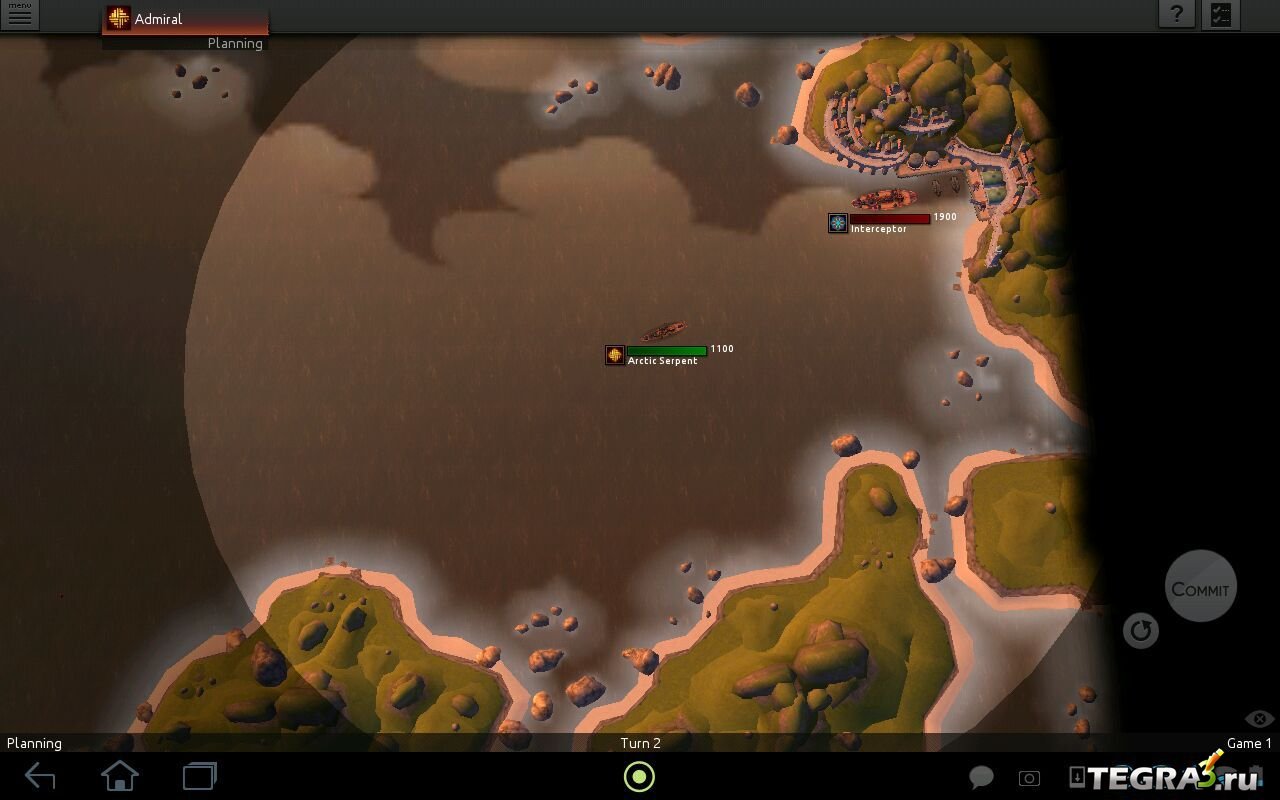Go to the Android home screen
Image resolution: width=1280 pixels, height=800 pixels.
coord(120,776)
